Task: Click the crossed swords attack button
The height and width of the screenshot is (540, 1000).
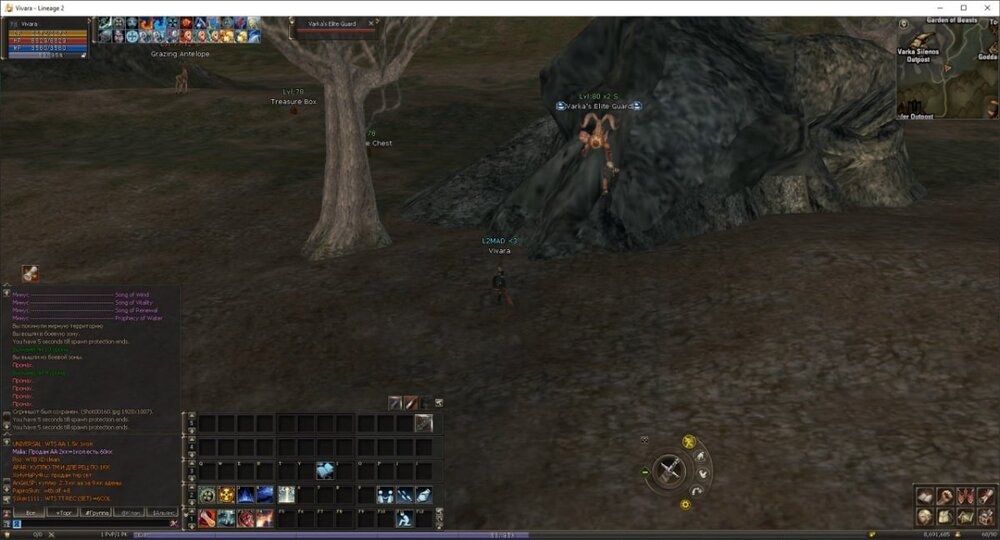Action: point(667,469)
